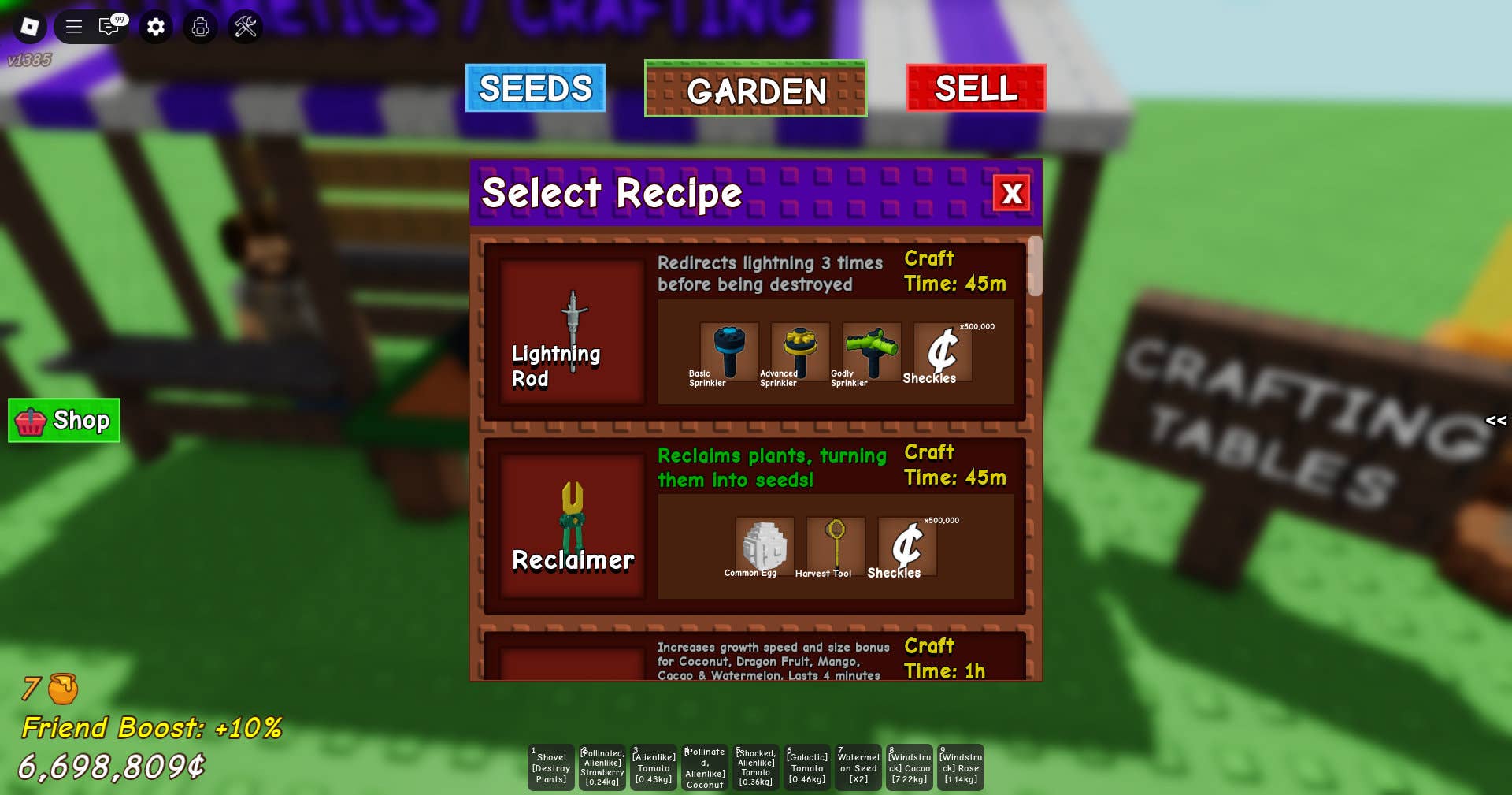Click the hammer and wrench tools icon
This screenshot has width=1512, height=795.
tap(245, 27)
